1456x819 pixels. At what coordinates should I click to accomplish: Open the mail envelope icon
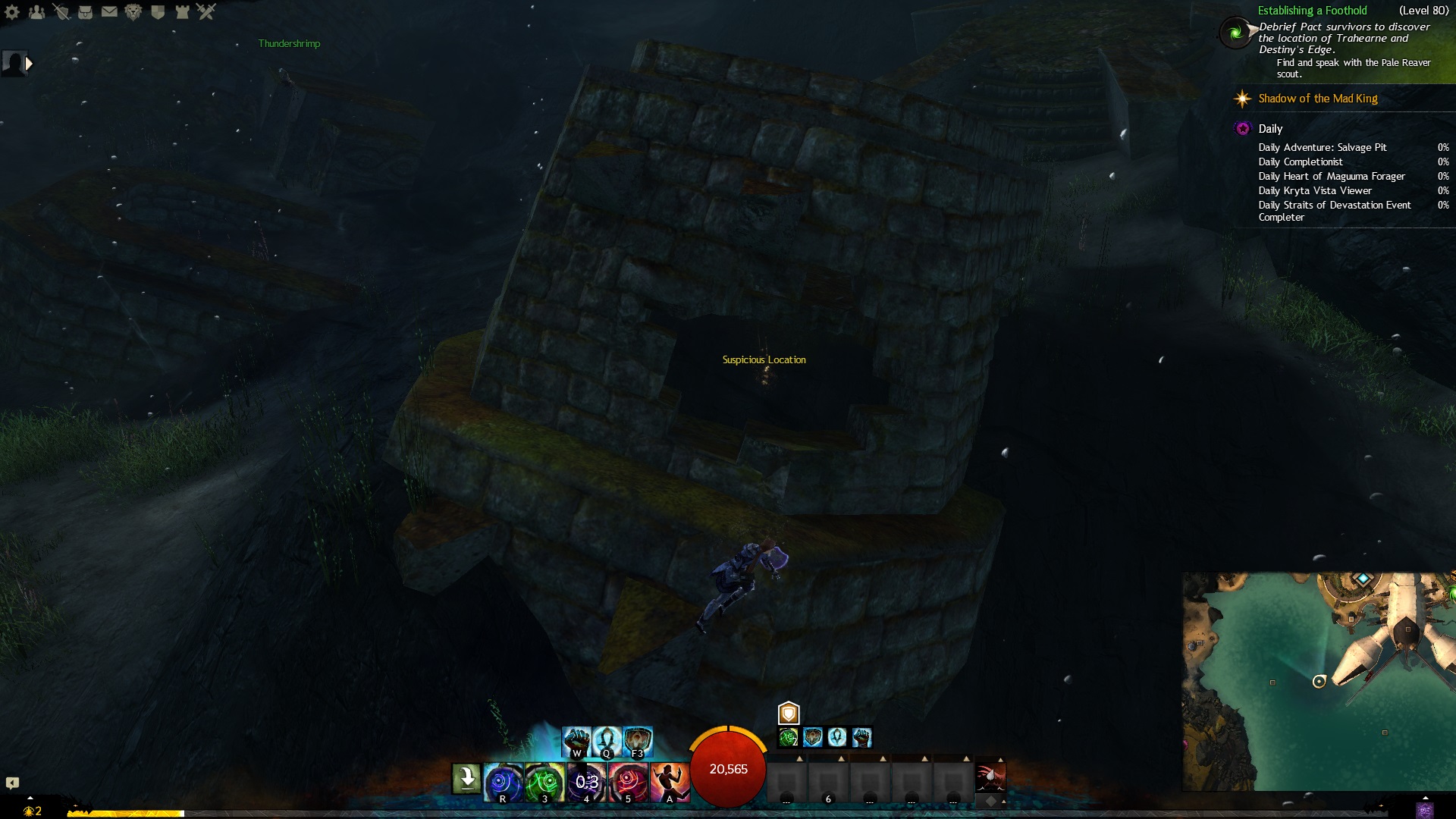coord(109,12)
